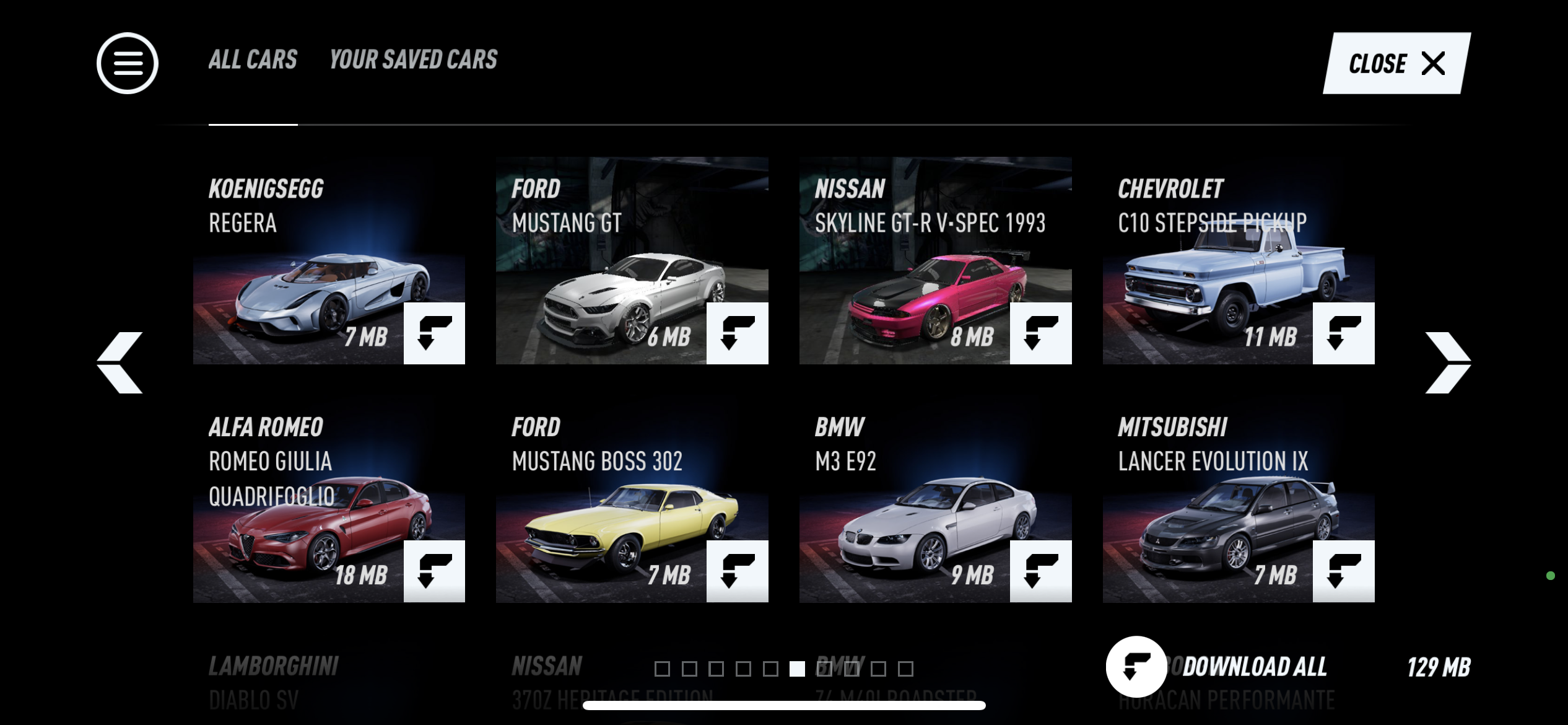
Task: Jump to the first page indicator square
Action: tap(663, 669)
